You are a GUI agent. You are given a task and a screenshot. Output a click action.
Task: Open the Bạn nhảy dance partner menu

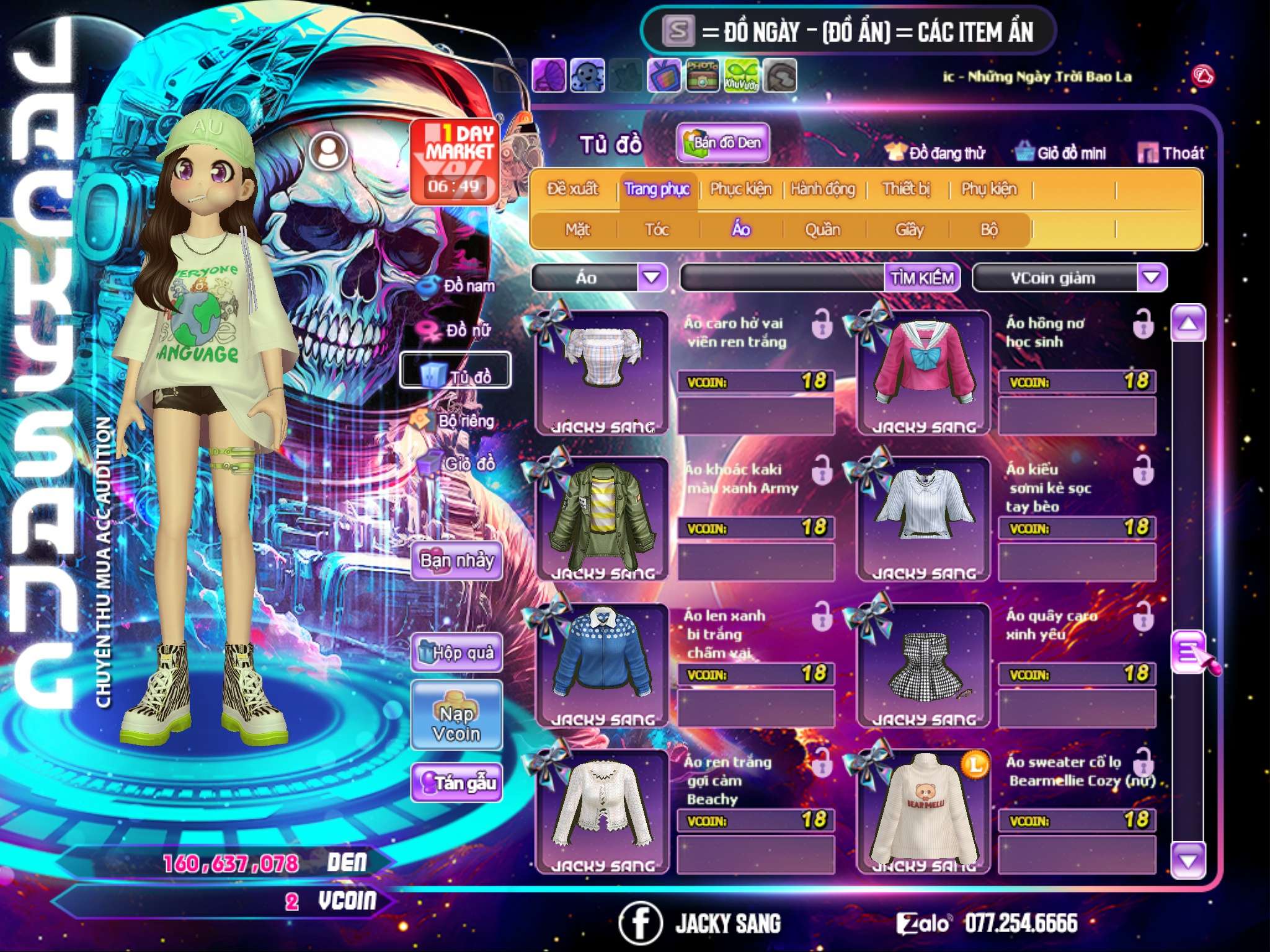pos(457,561)
